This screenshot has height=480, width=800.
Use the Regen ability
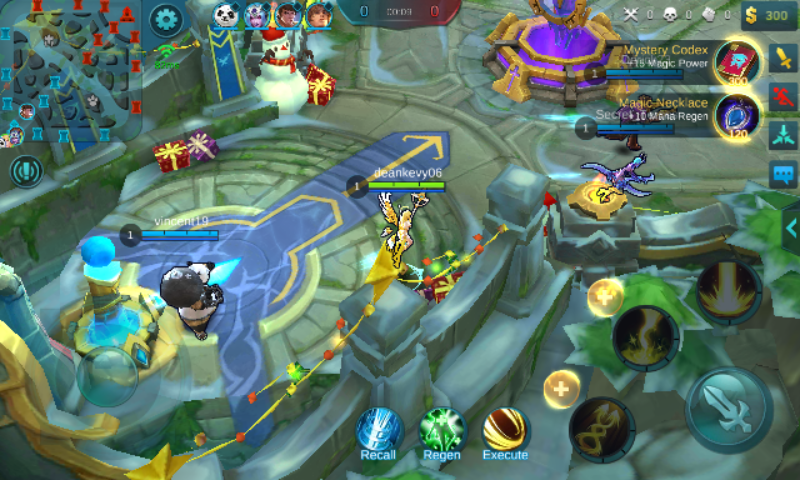(443, 430)
